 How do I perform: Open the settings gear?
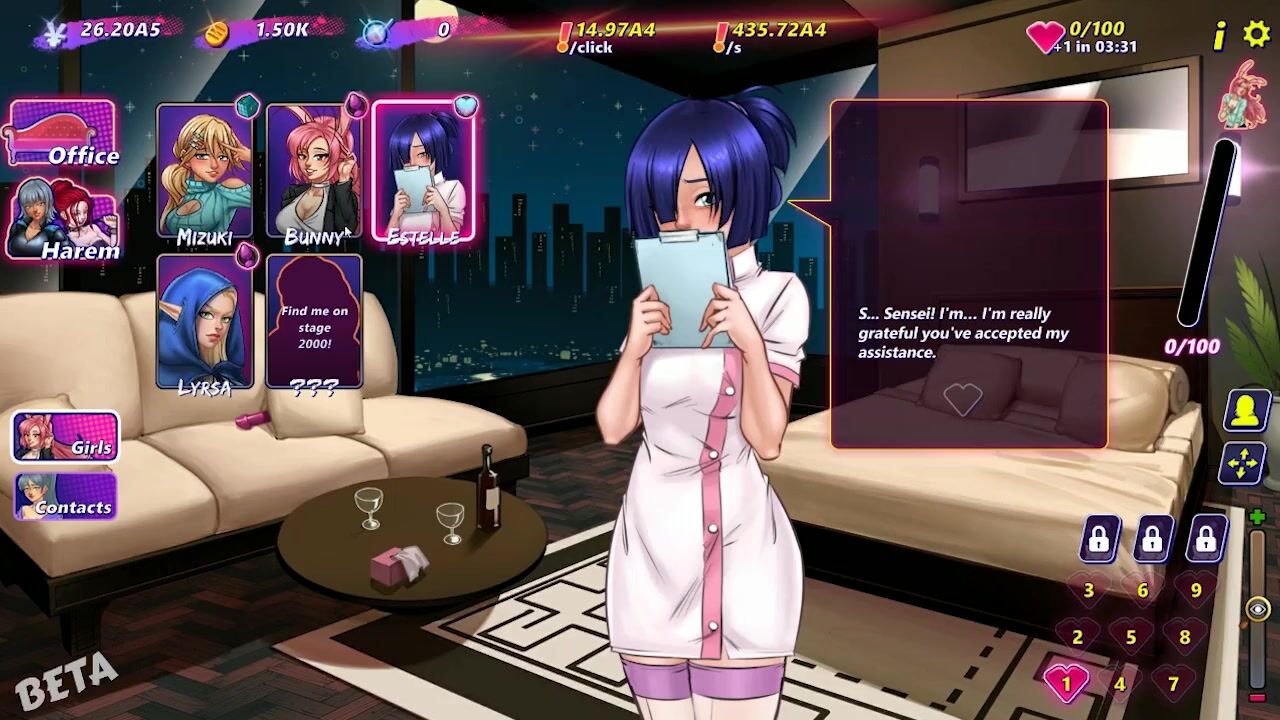point(1256,35)
